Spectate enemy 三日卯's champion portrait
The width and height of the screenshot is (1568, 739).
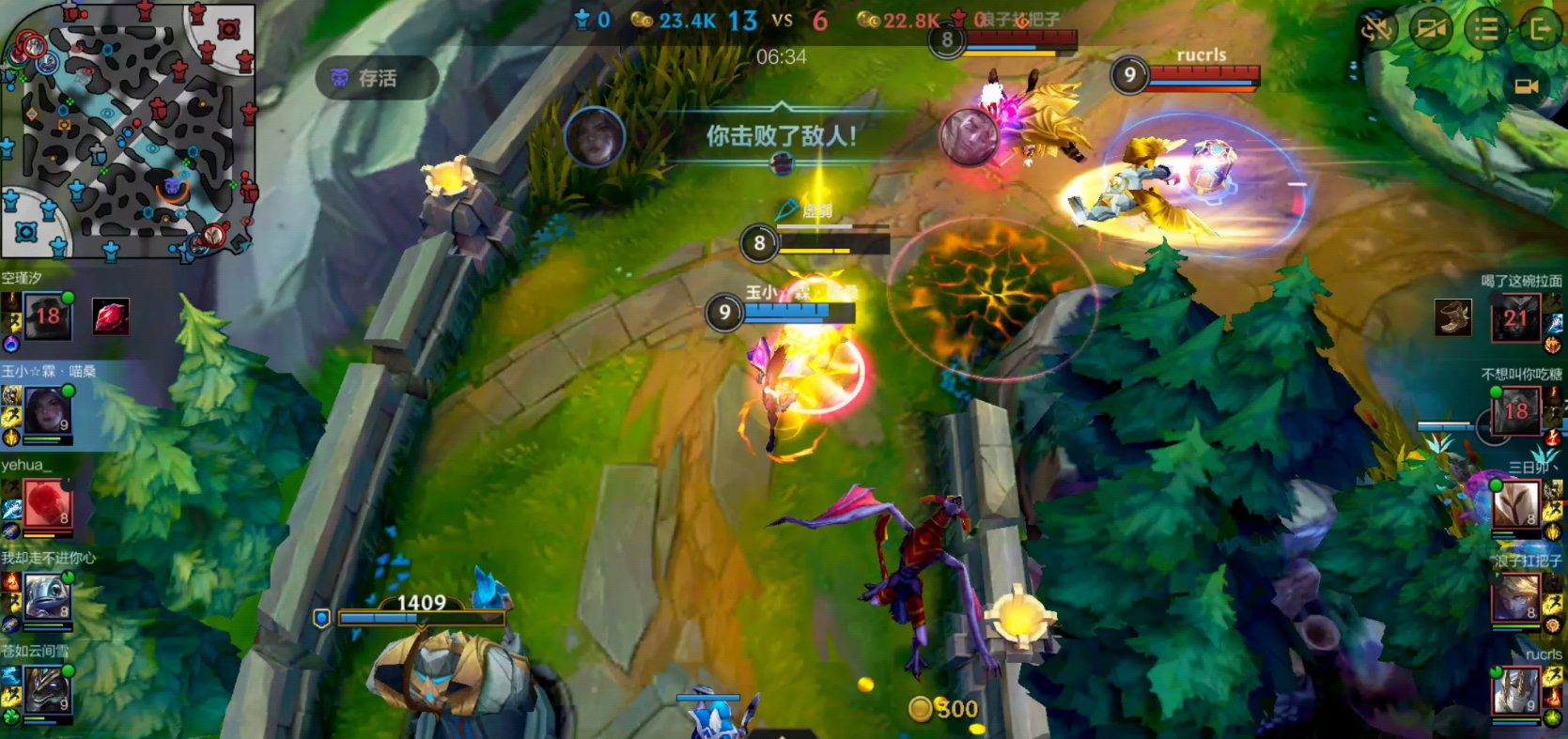[1515, 505]
